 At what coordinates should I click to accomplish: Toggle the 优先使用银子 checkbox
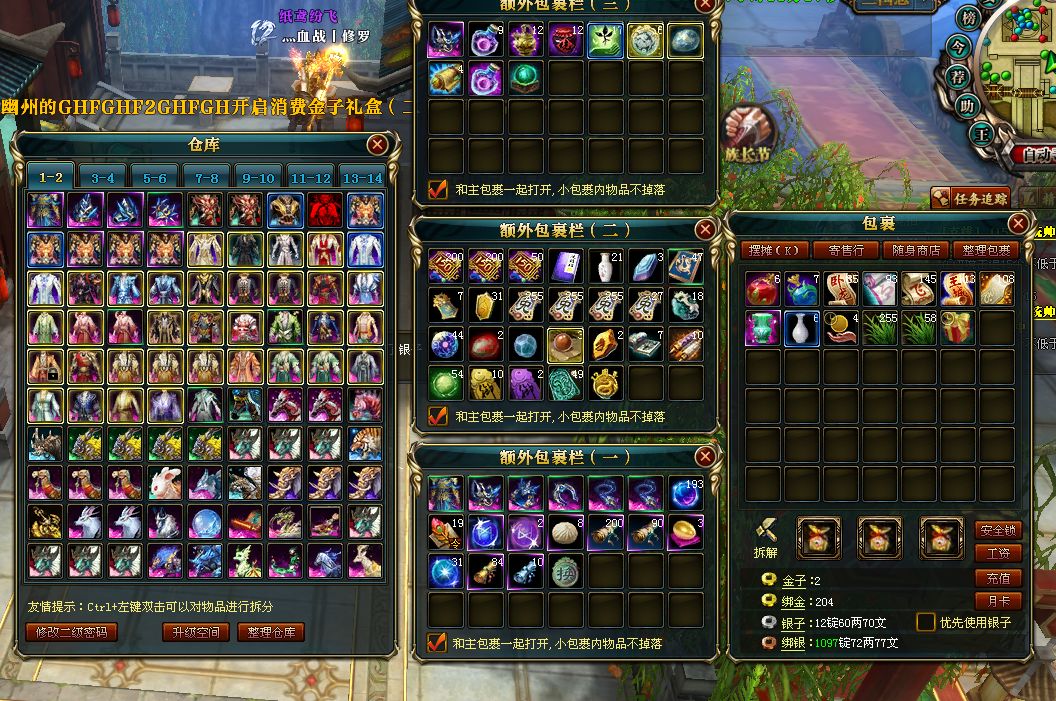pos(926,622)
